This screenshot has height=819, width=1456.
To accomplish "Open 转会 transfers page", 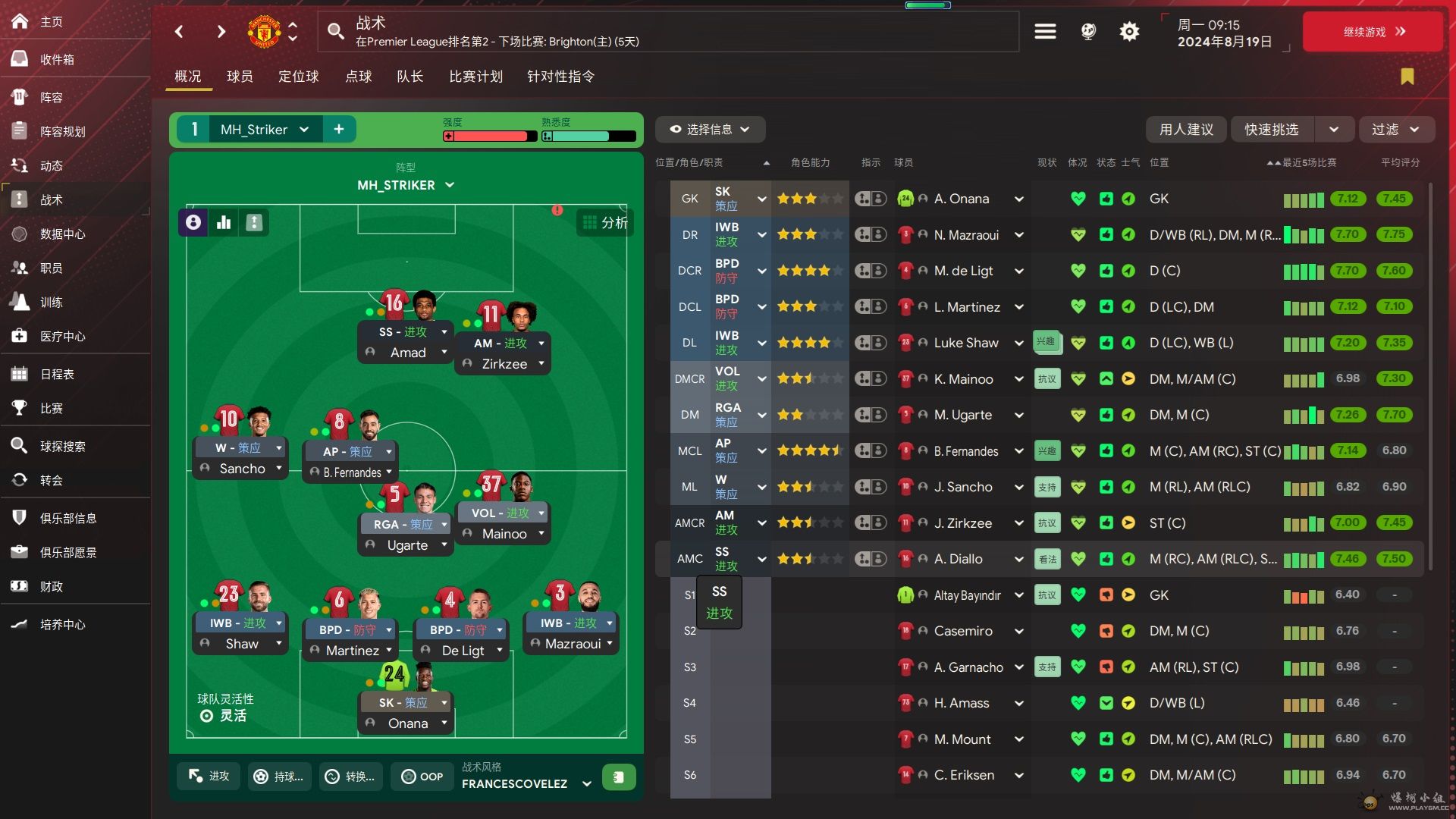I will click(51, 481).
